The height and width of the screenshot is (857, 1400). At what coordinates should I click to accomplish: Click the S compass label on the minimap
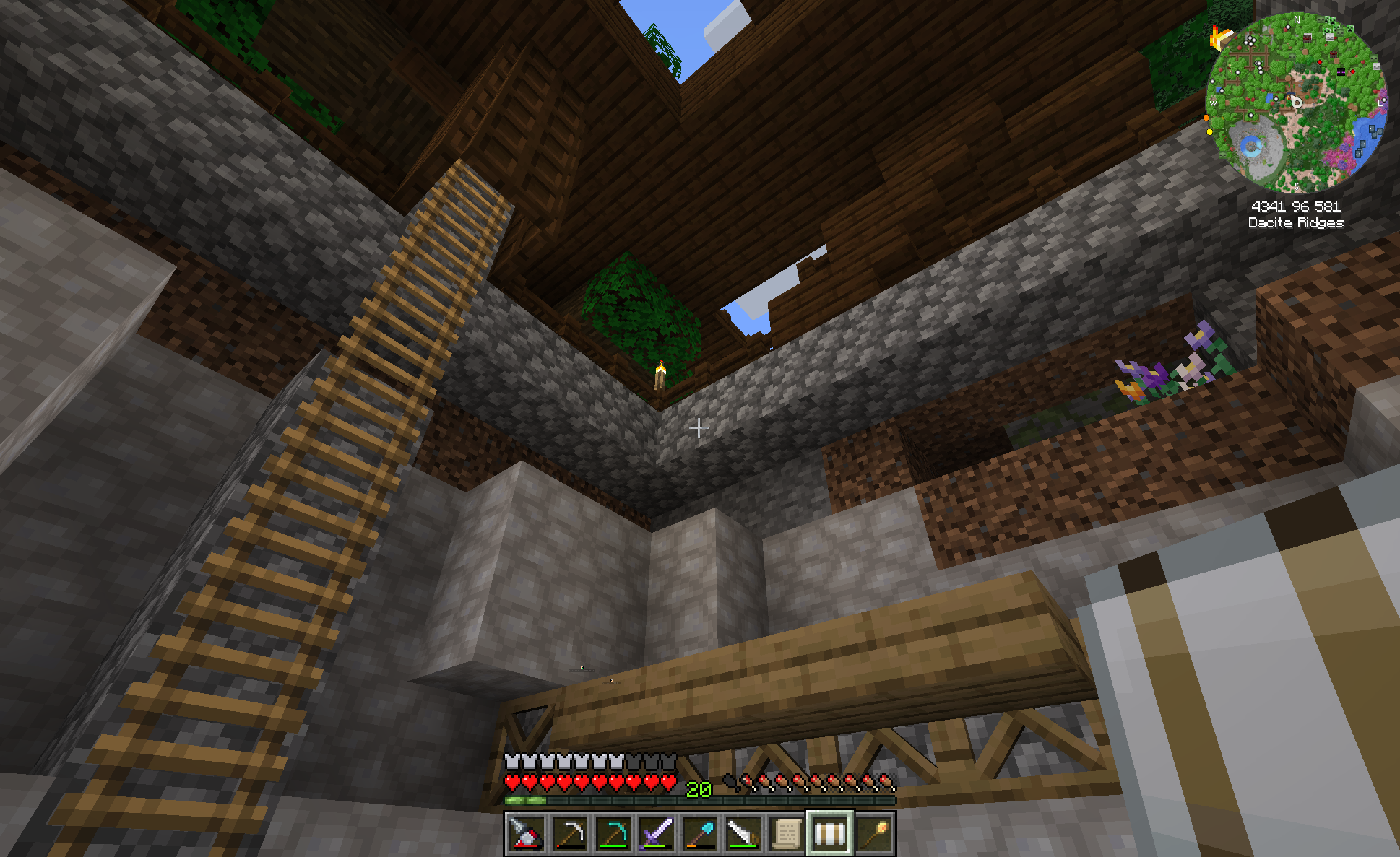pyautogui.click(x=1297, y=186)
